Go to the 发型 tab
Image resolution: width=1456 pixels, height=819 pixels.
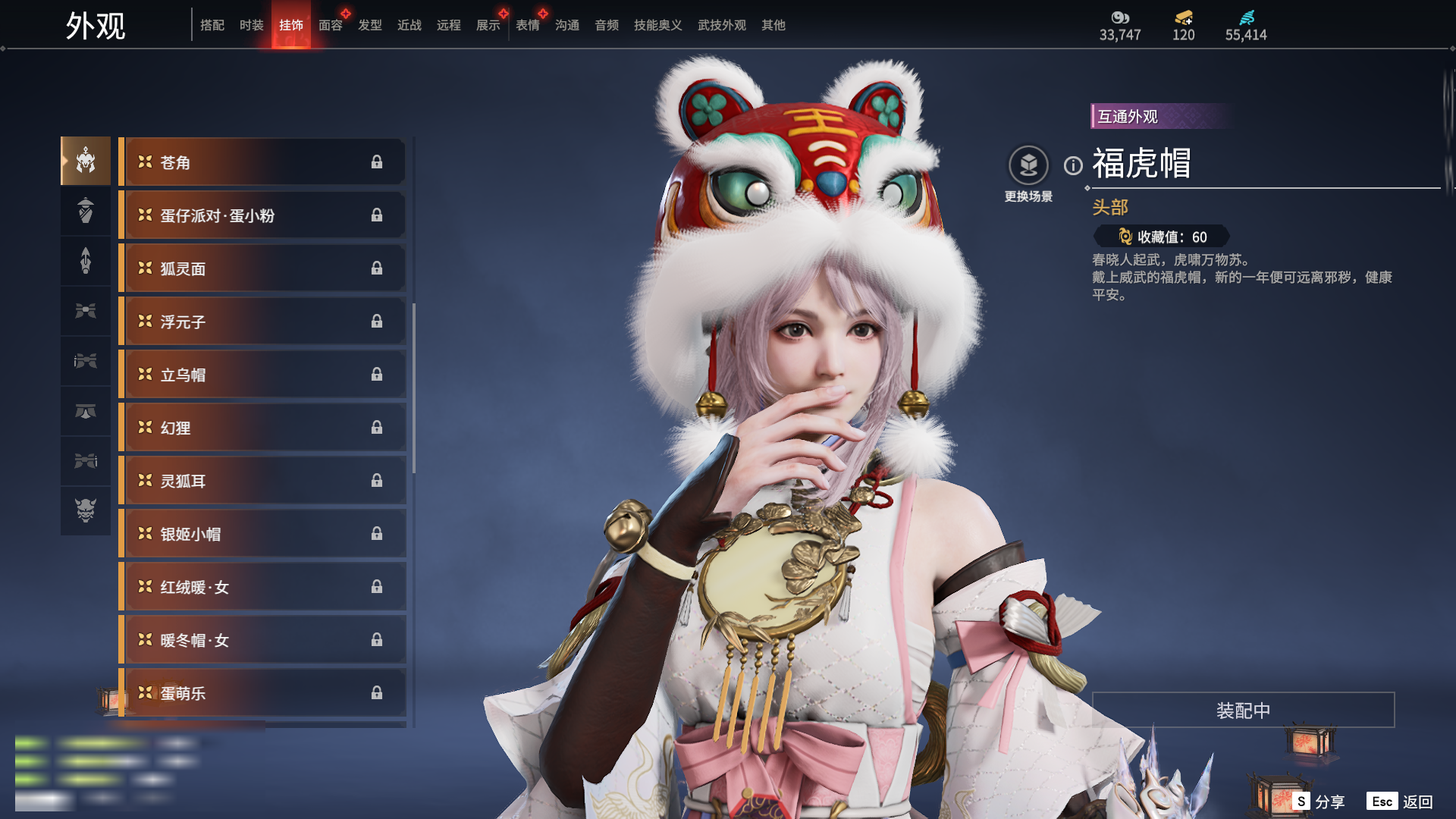(x=369, y=25)
